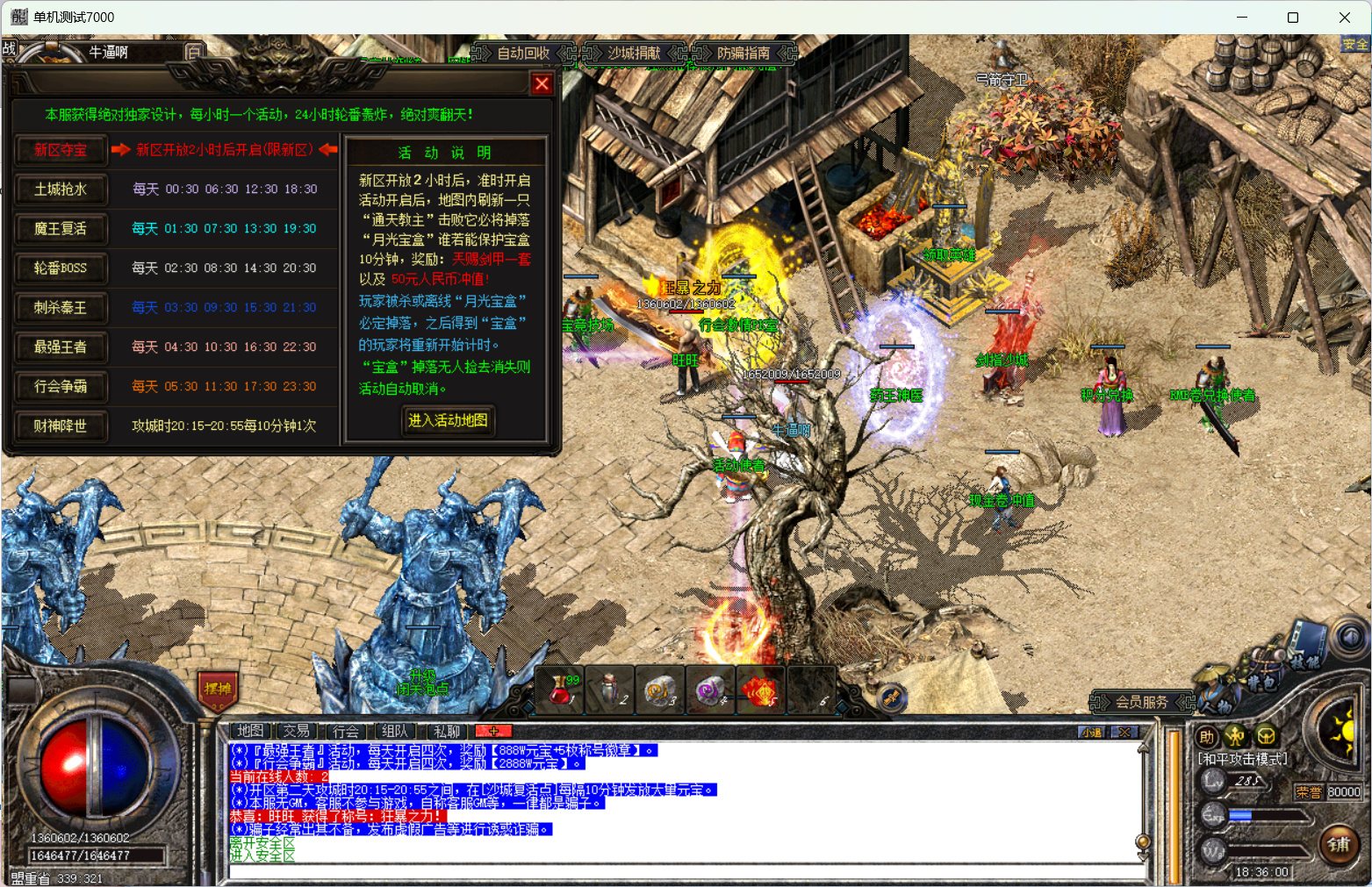Select the red talisman cards hotbar slot

[760, 690]
